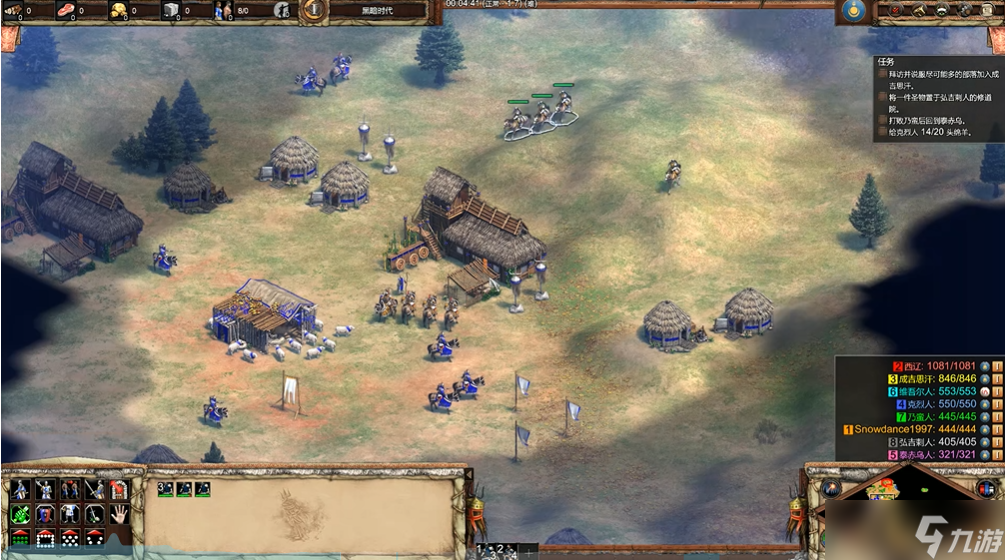Select first unit portrait in selection panel

(x=166, y=489)
